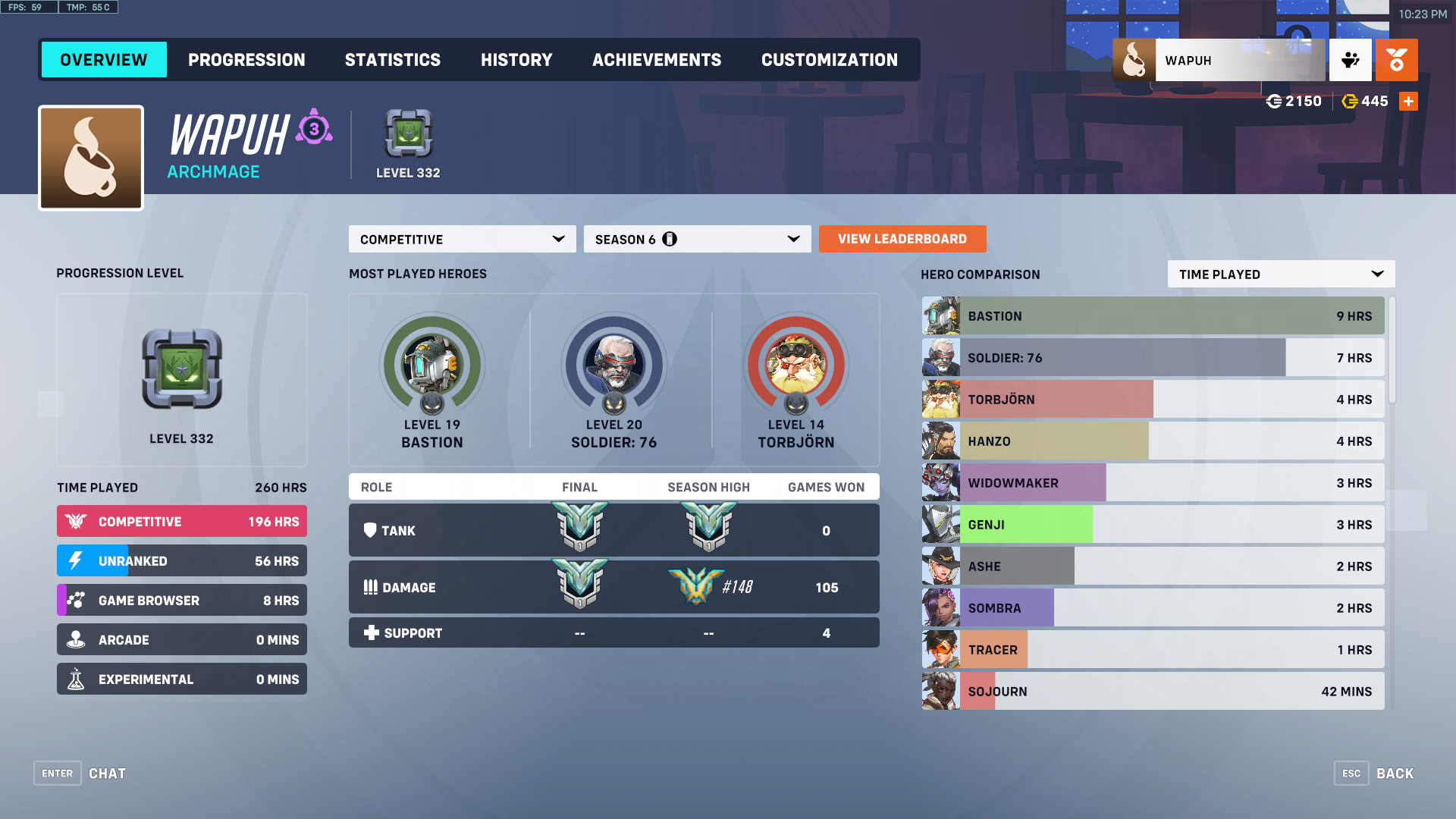Click the plus button to buy coins
Viewport: 1456px width, 819px height.
tap(1408, 101)
